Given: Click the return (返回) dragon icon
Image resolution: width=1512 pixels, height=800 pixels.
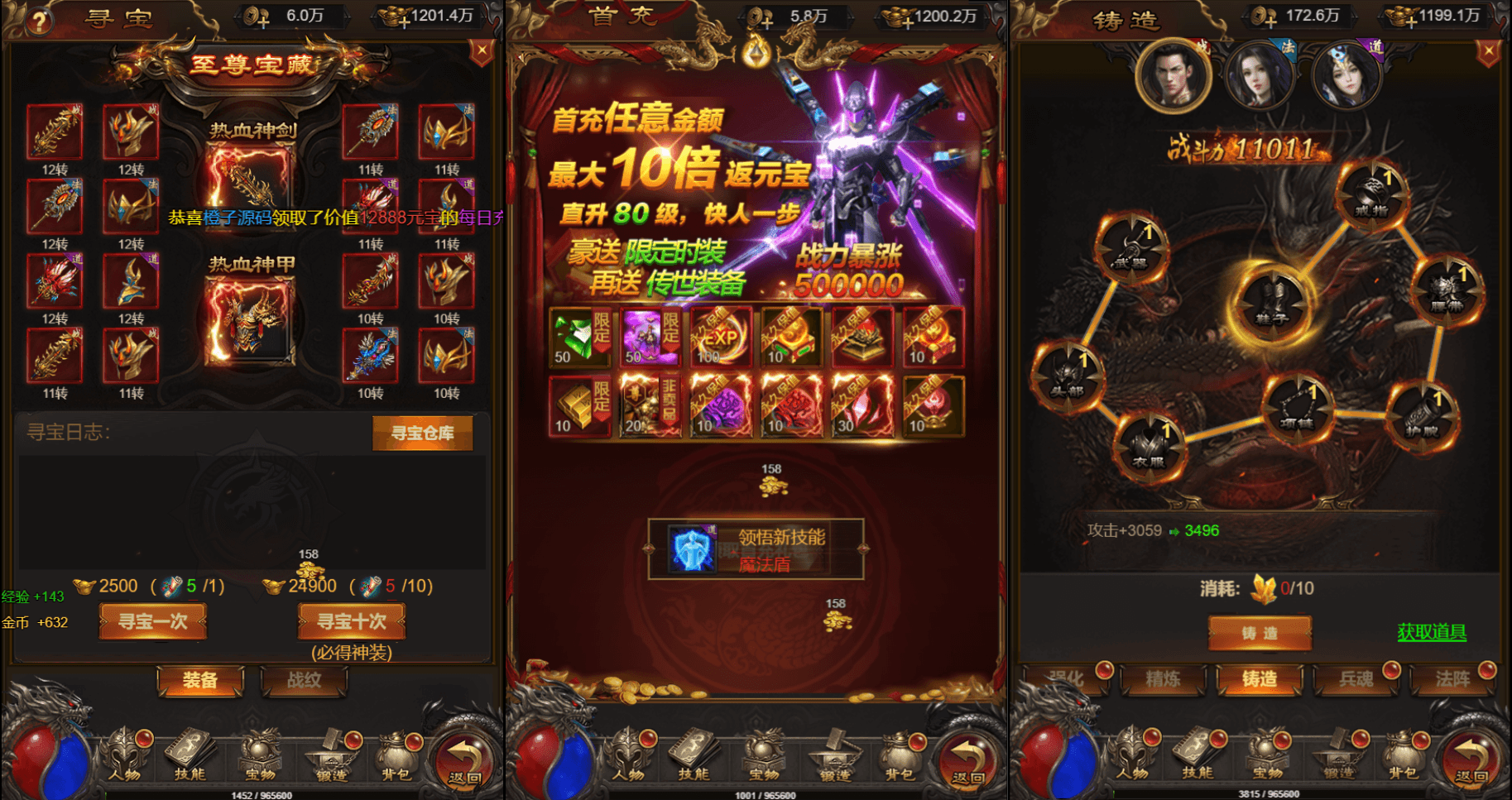Looking at the screenshot, I should tap(463, 754).
